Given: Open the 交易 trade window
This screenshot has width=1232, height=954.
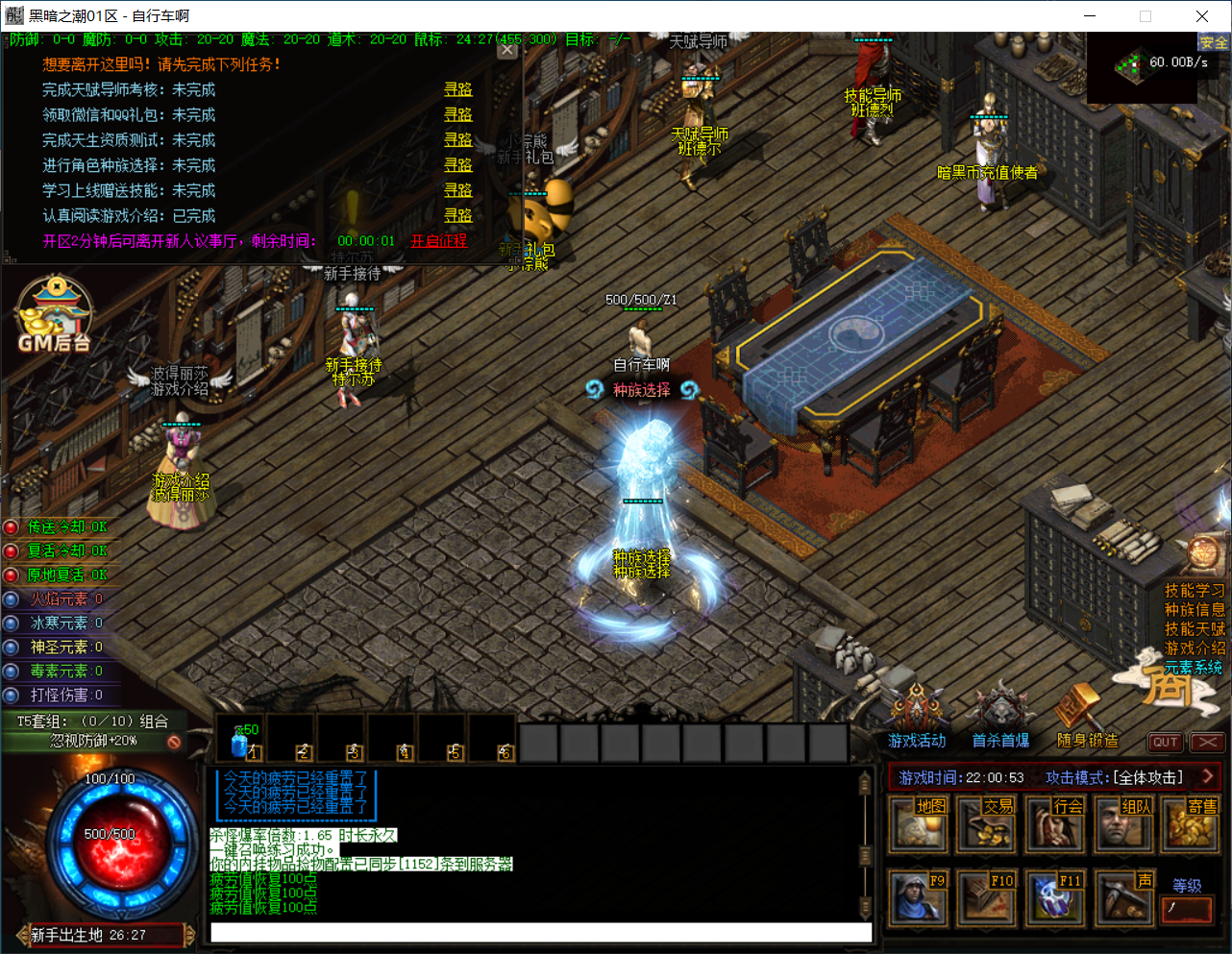Looking at the screenshot, I should 986,824.
